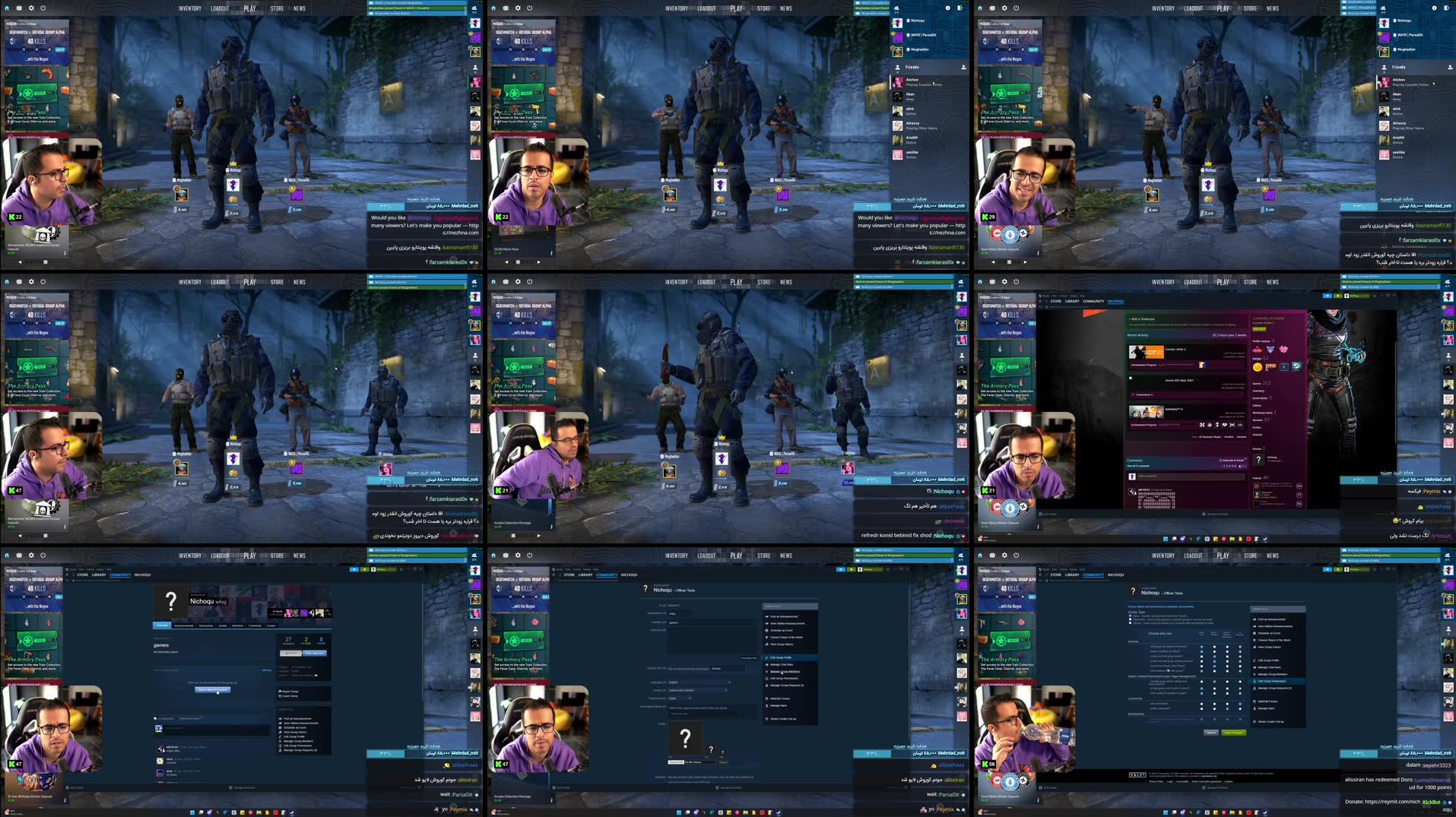1456x817 pixels.
Task: Open the Language dropdown in group settings
Action: pyautogui.click(x=699, y=682)
